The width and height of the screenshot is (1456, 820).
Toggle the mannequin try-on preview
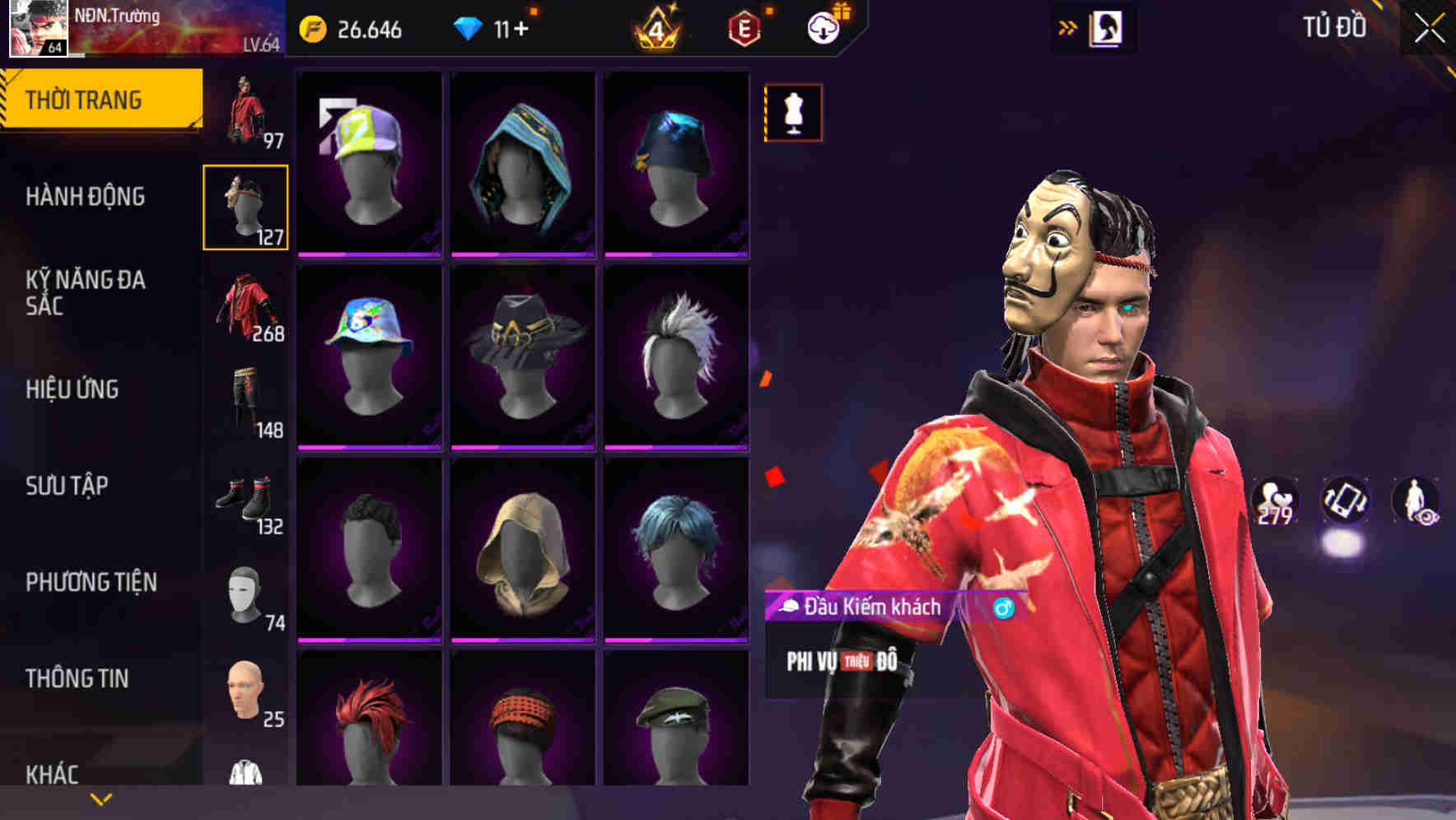click(792, 113)
